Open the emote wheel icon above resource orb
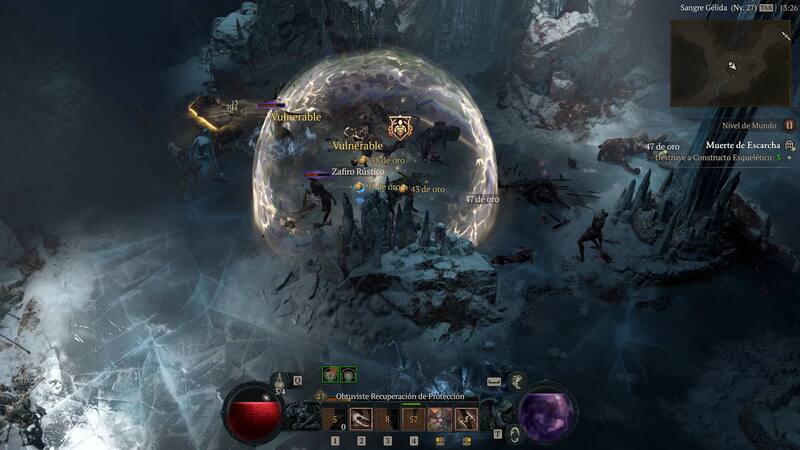This screenshot has height=450, width=800. pos(516,379)
